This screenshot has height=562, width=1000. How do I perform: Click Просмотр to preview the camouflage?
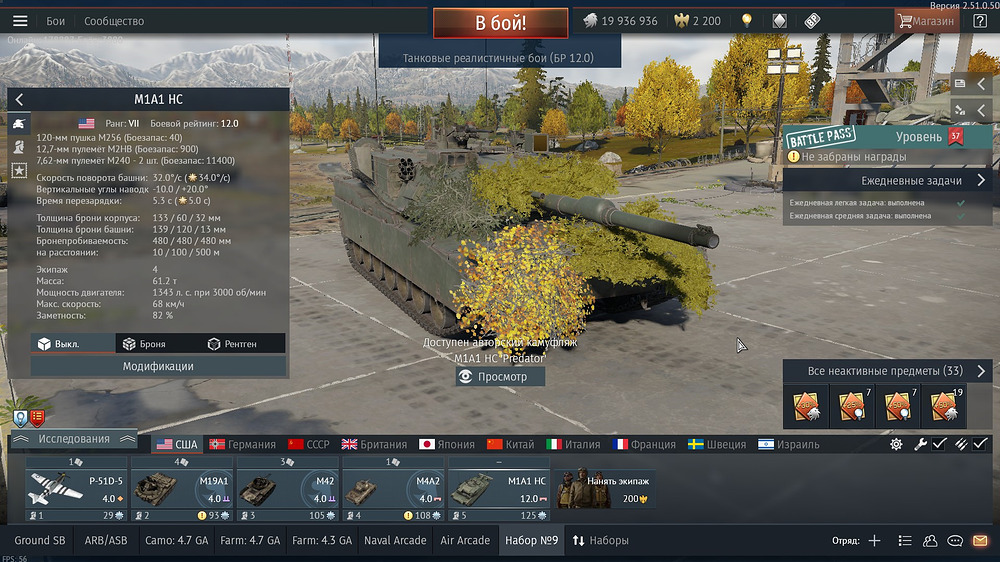[500, 377]
